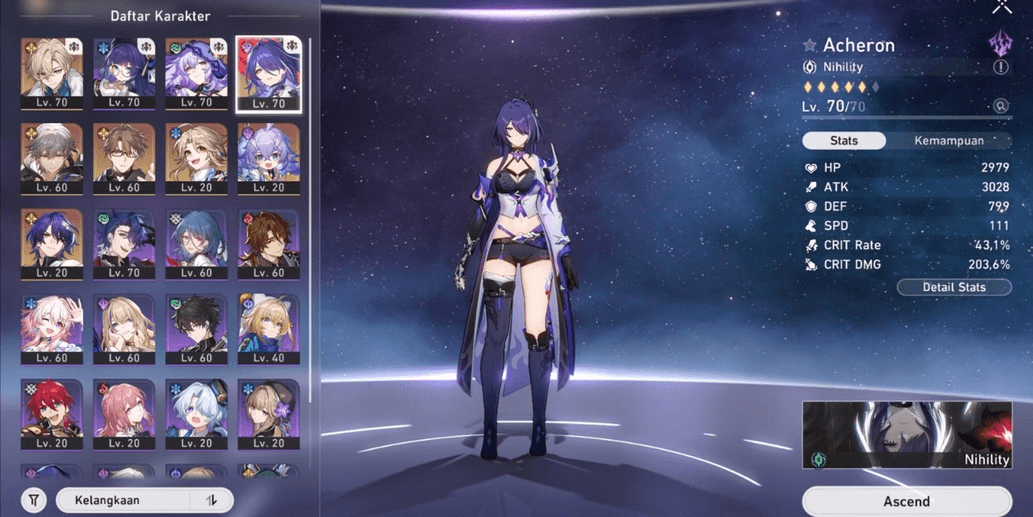Image resolution: width=1033 pixels, height=517 pixels.
Task: Open the character filter funnel
Action: [x=34, y=500]
